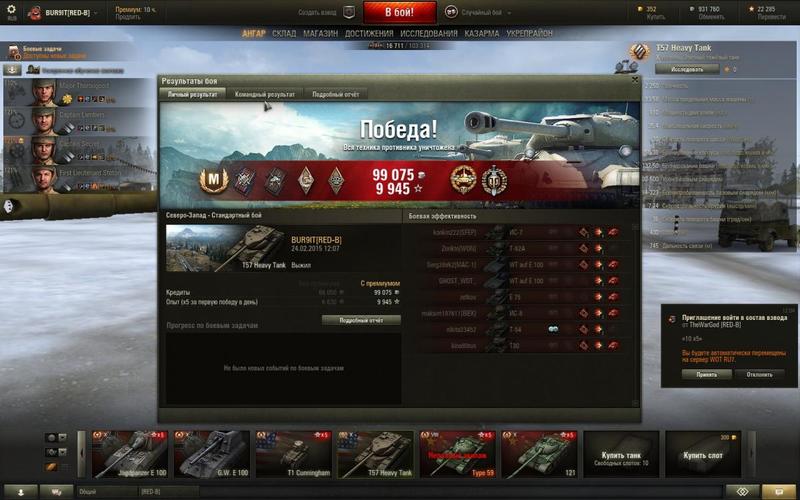
Task: Select the G.W. E 100 tank
Action: click(x=212, y=455)
